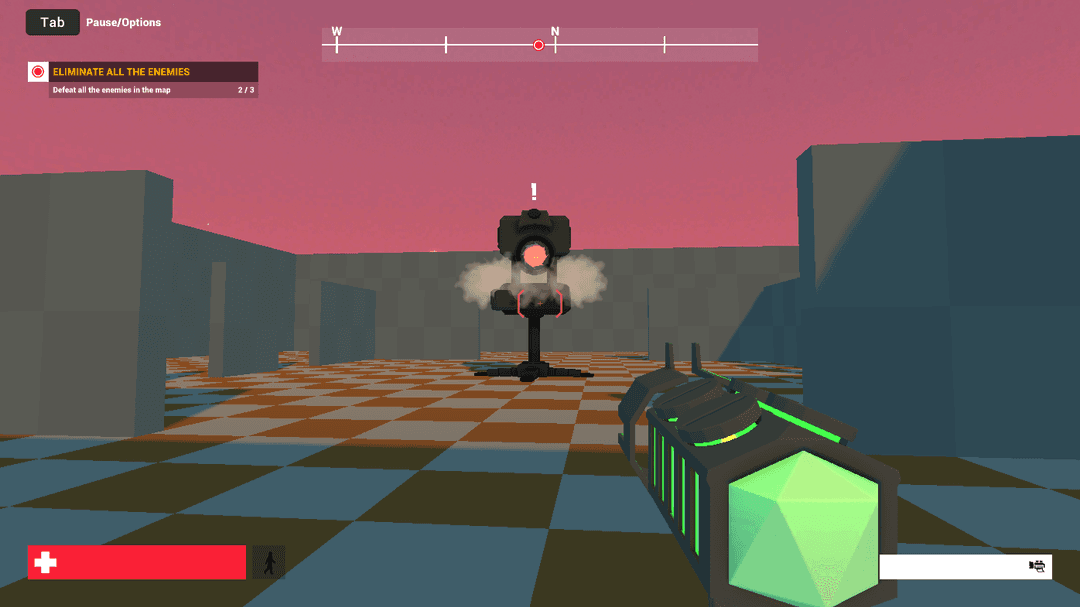Click the red objective target icon
Viewport: 1080px width, 607px height.
click(x=38, y=72)
